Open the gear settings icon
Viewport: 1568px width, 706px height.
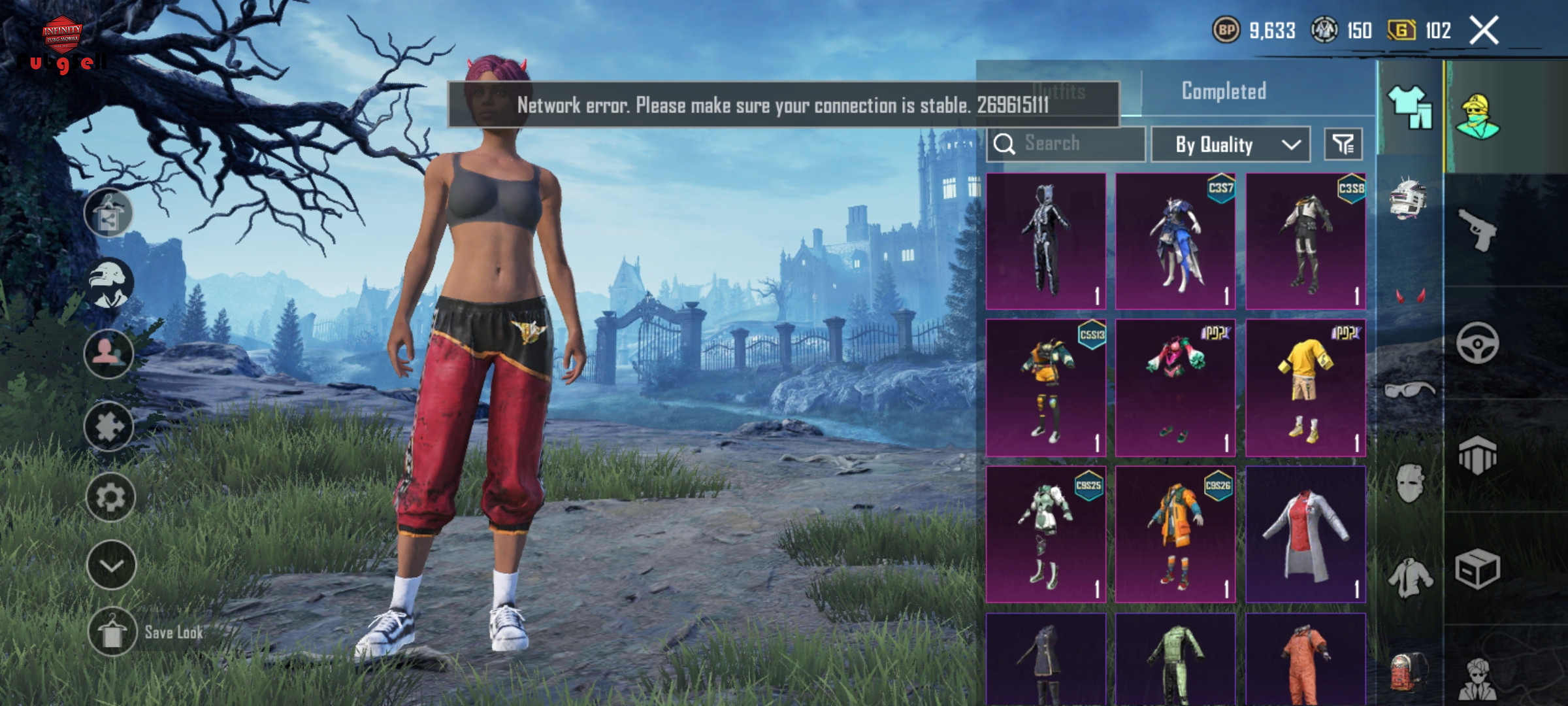click(x=110, y=497)
